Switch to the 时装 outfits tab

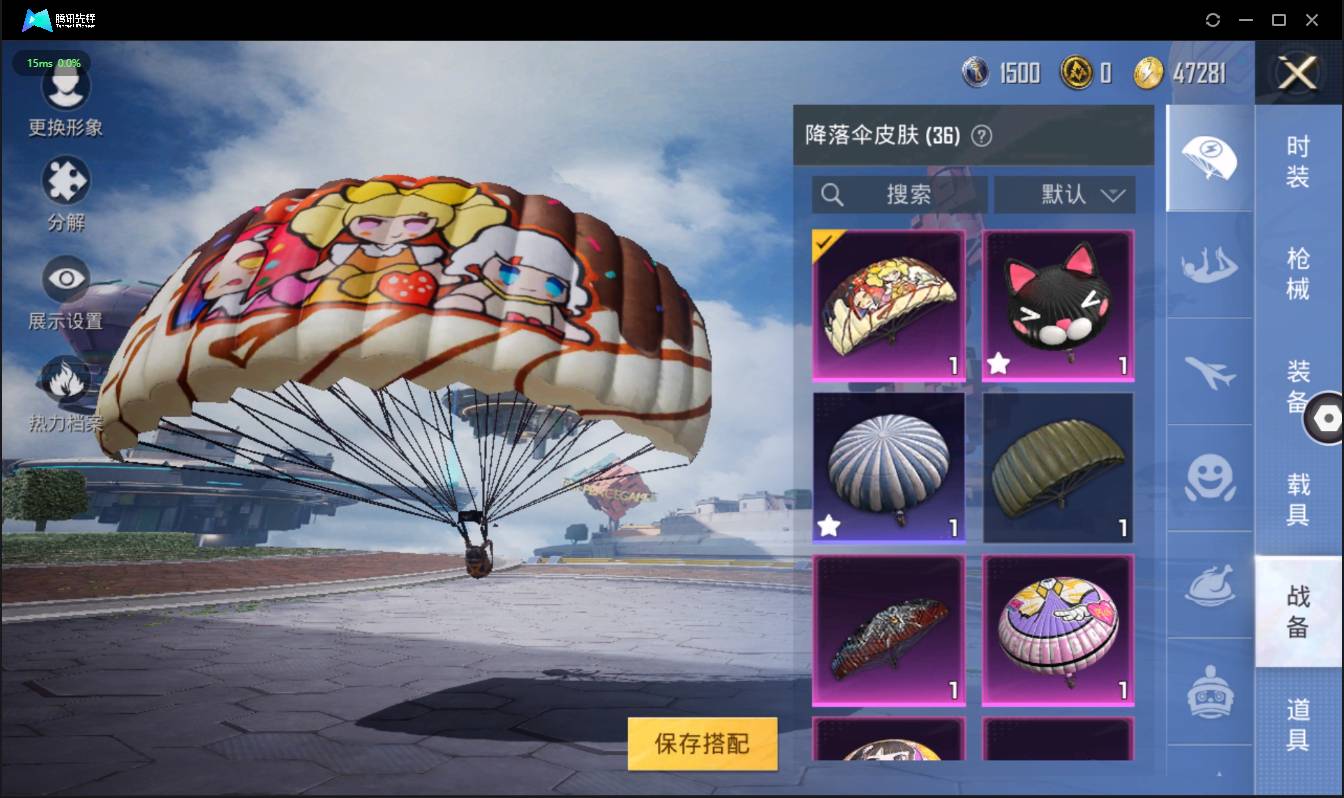(1297, 162)
